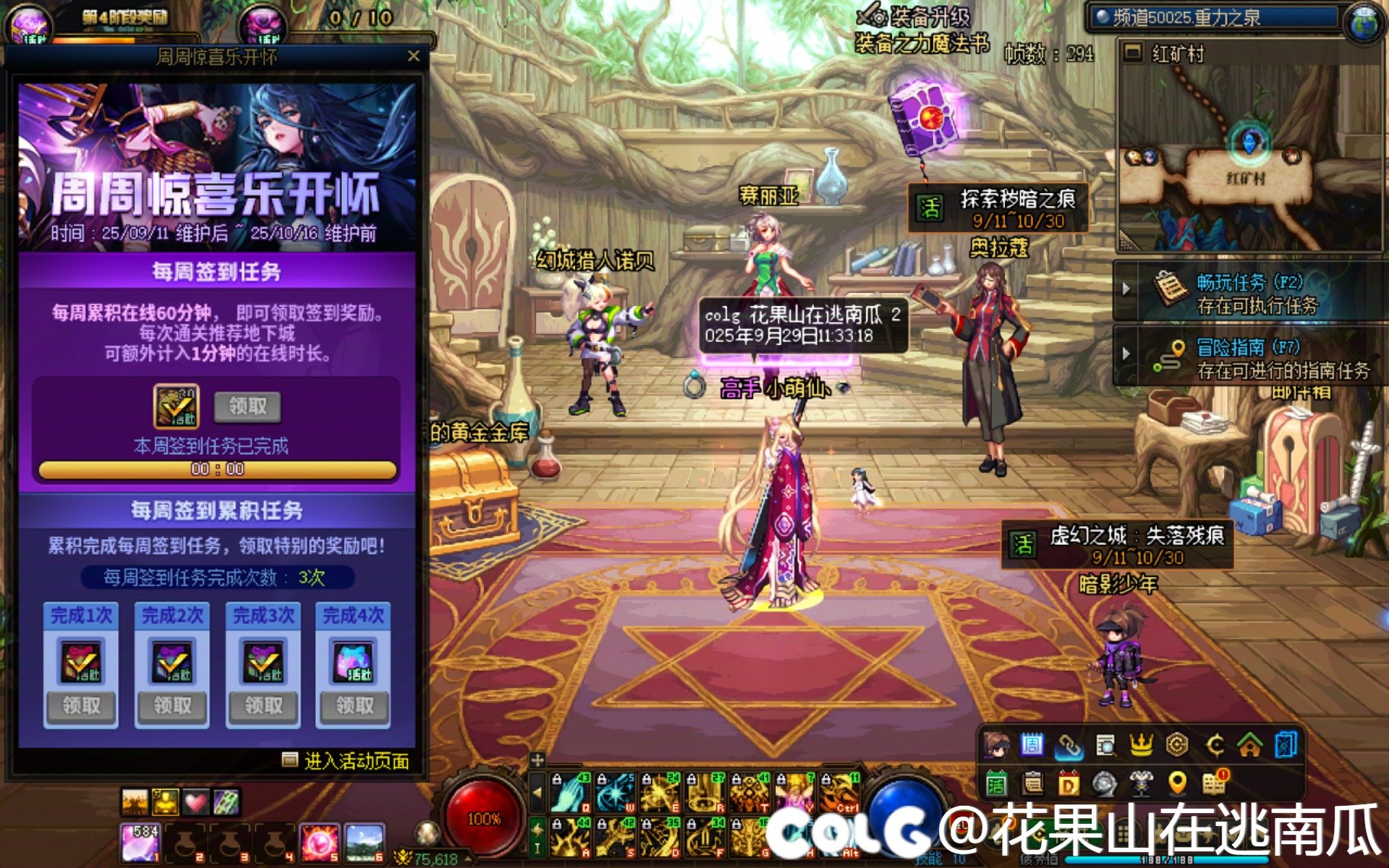This screenshot has width=1389, height=868.
Task: Claim the 完成2次 cumulative reward
Action: [x=172, y=706]
